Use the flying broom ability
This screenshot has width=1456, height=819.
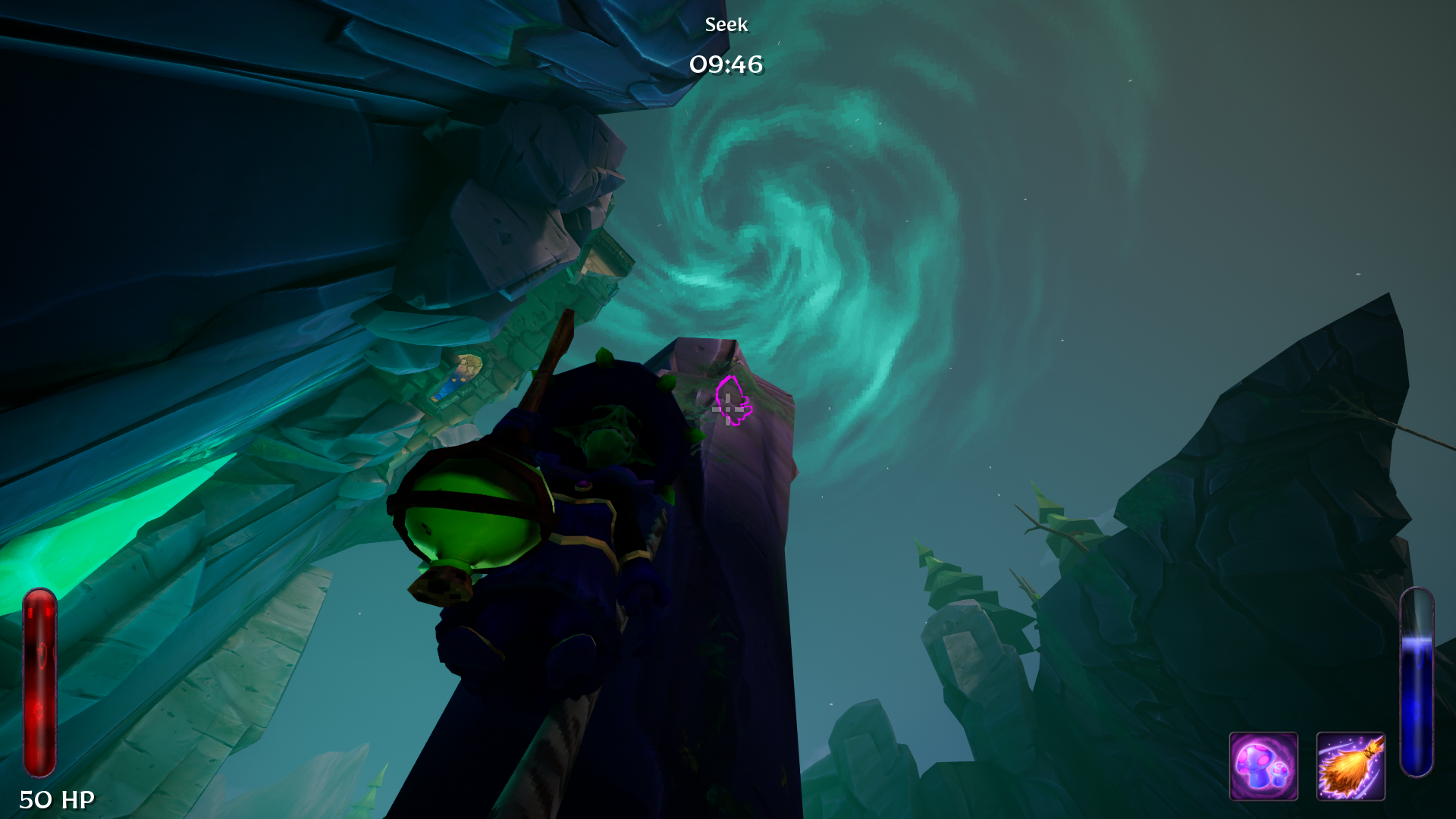[1351, 766]
